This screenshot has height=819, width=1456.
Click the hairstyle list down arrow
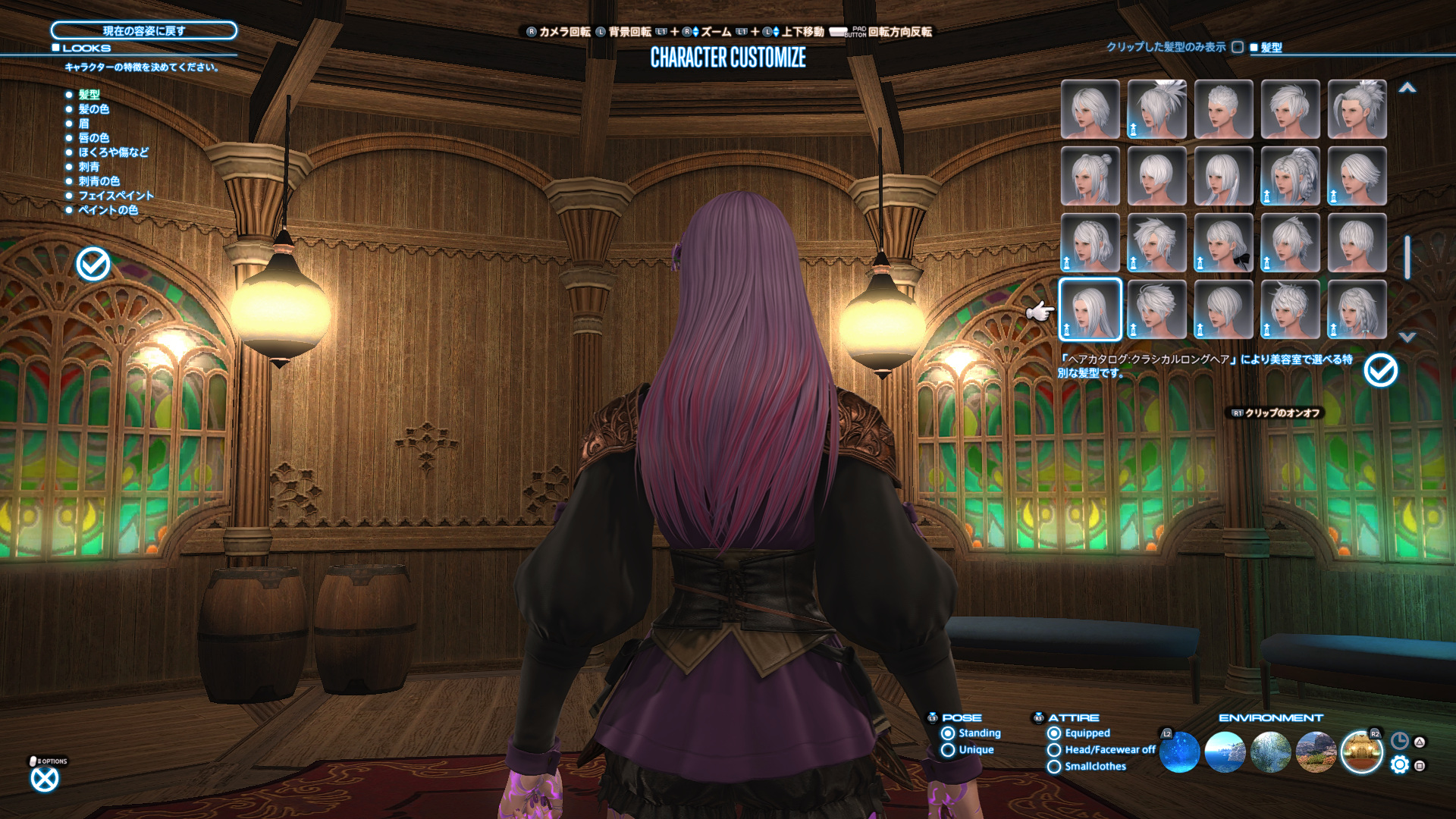(x=1407, y=337)
